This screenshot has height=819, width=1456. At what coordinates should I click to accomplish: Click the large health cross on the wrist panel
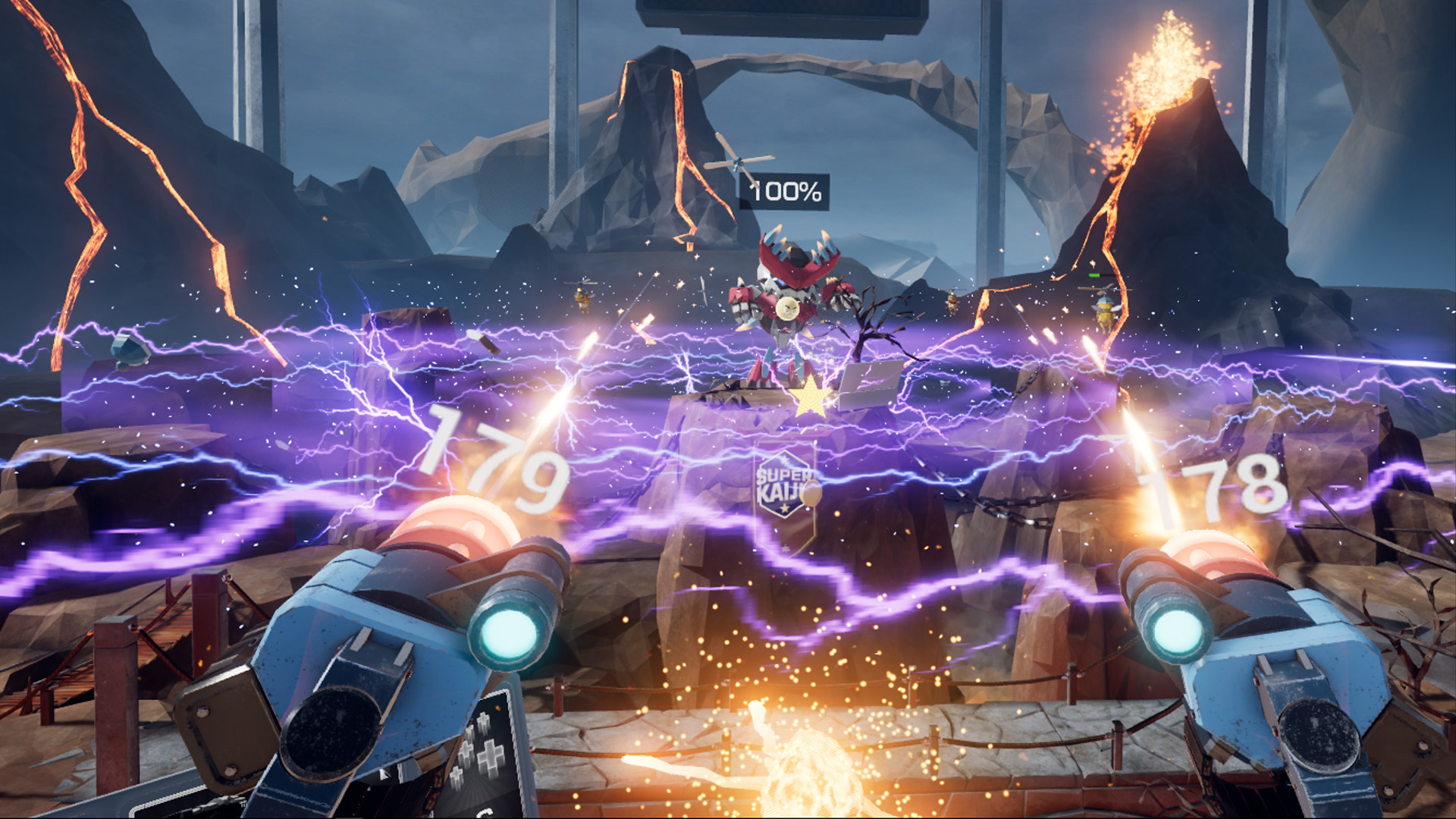(x=491, y=758)
